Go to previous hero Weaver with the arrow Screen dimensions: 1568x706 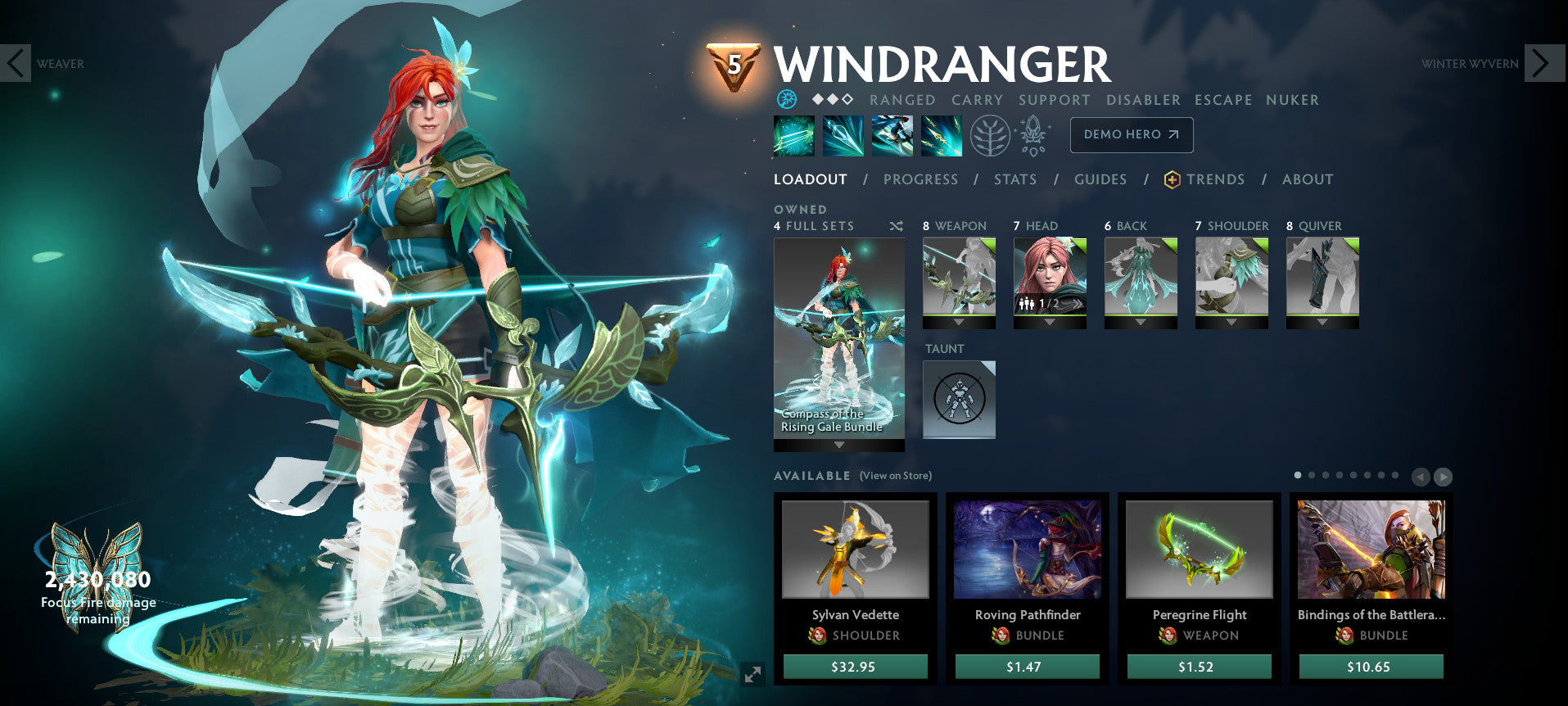click(15, 63)
